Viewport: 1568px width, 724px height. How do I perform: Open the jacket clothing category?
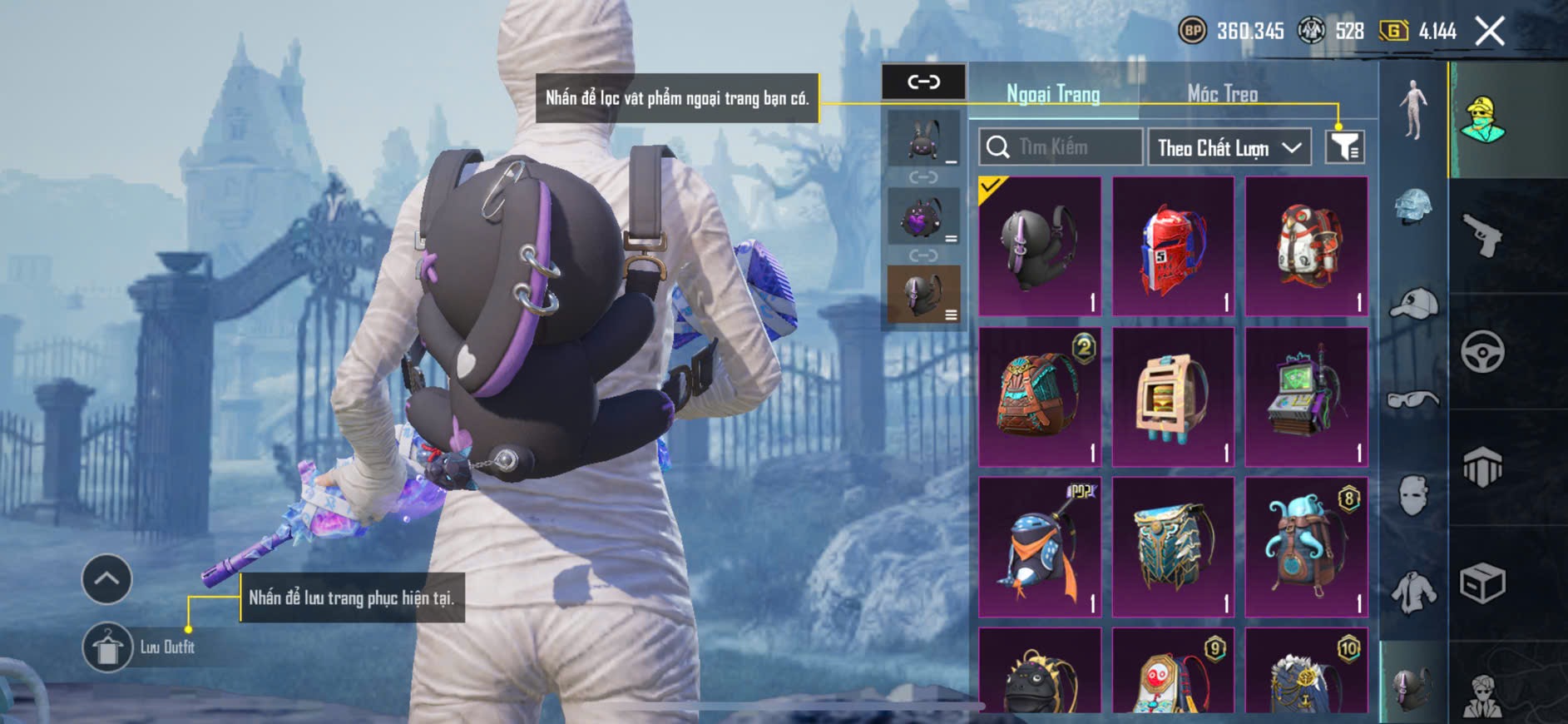pos(1413,593)
